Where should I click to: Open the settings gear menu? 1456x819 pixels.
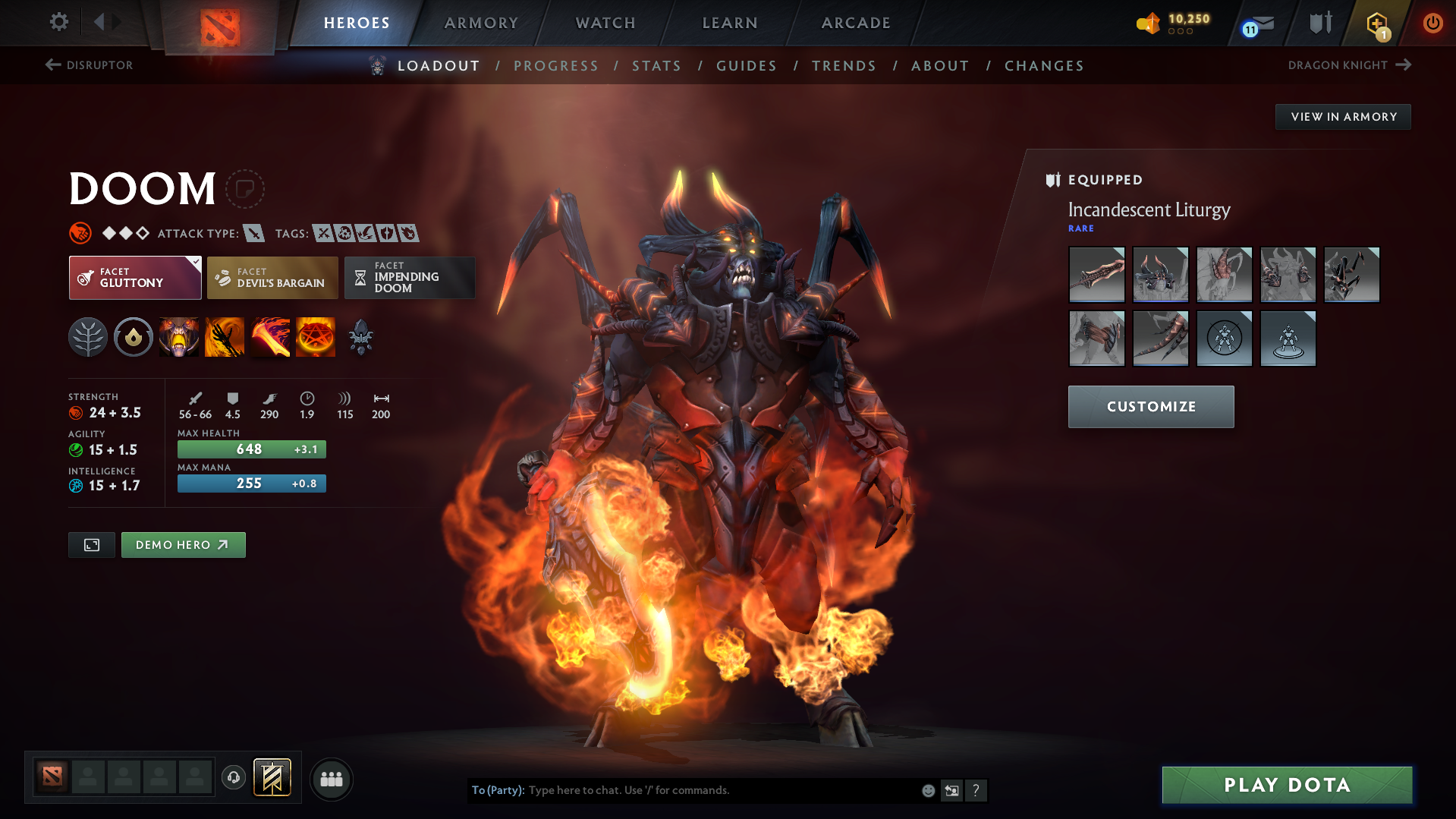pyautogui.click(x=59, y=22)
